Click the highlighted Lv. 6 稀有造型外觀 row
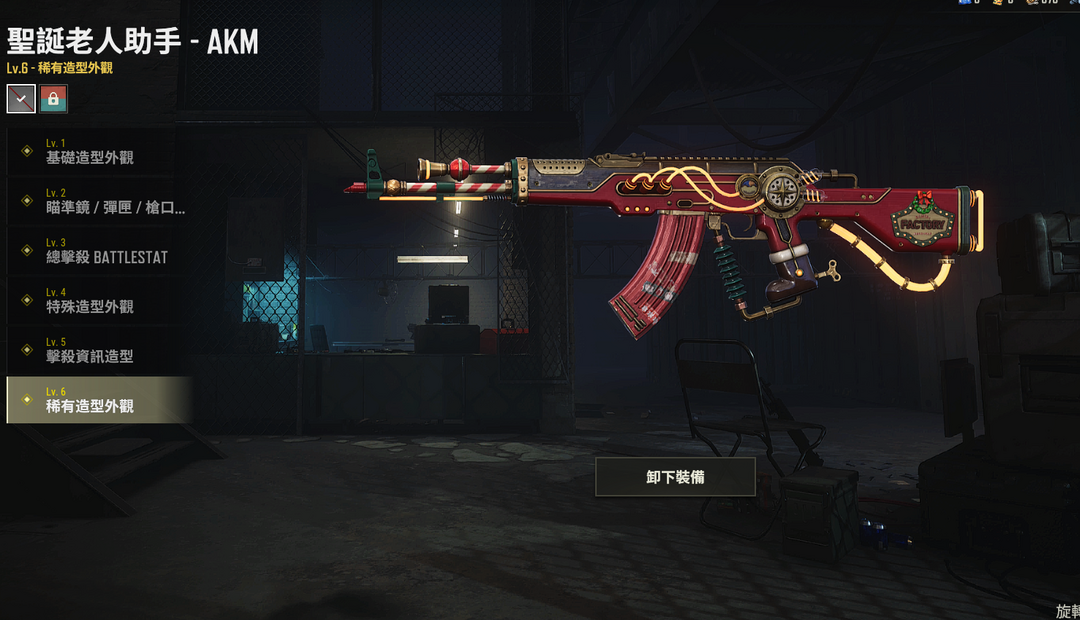1080x620 pixels. pyautogui.click(x=97, y=400)
